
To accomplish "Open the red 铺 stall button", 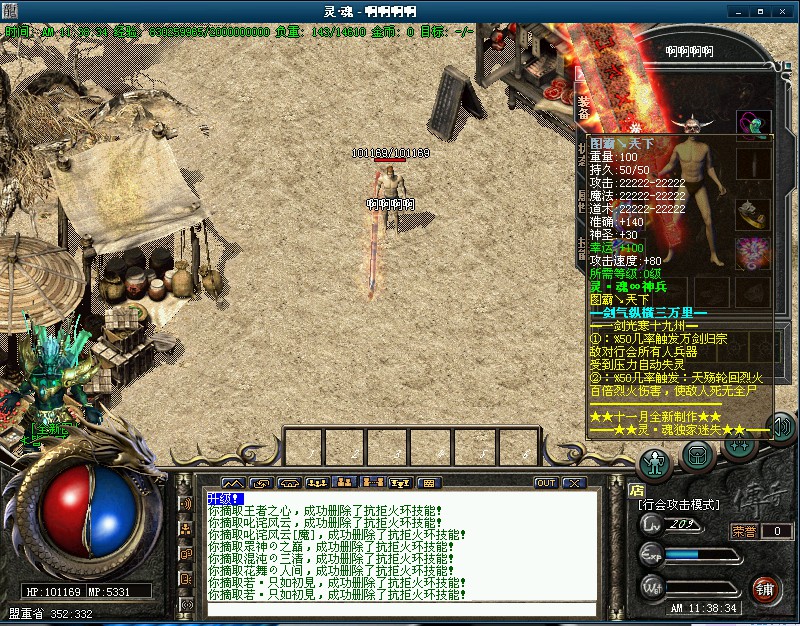I will click(766, 587).
